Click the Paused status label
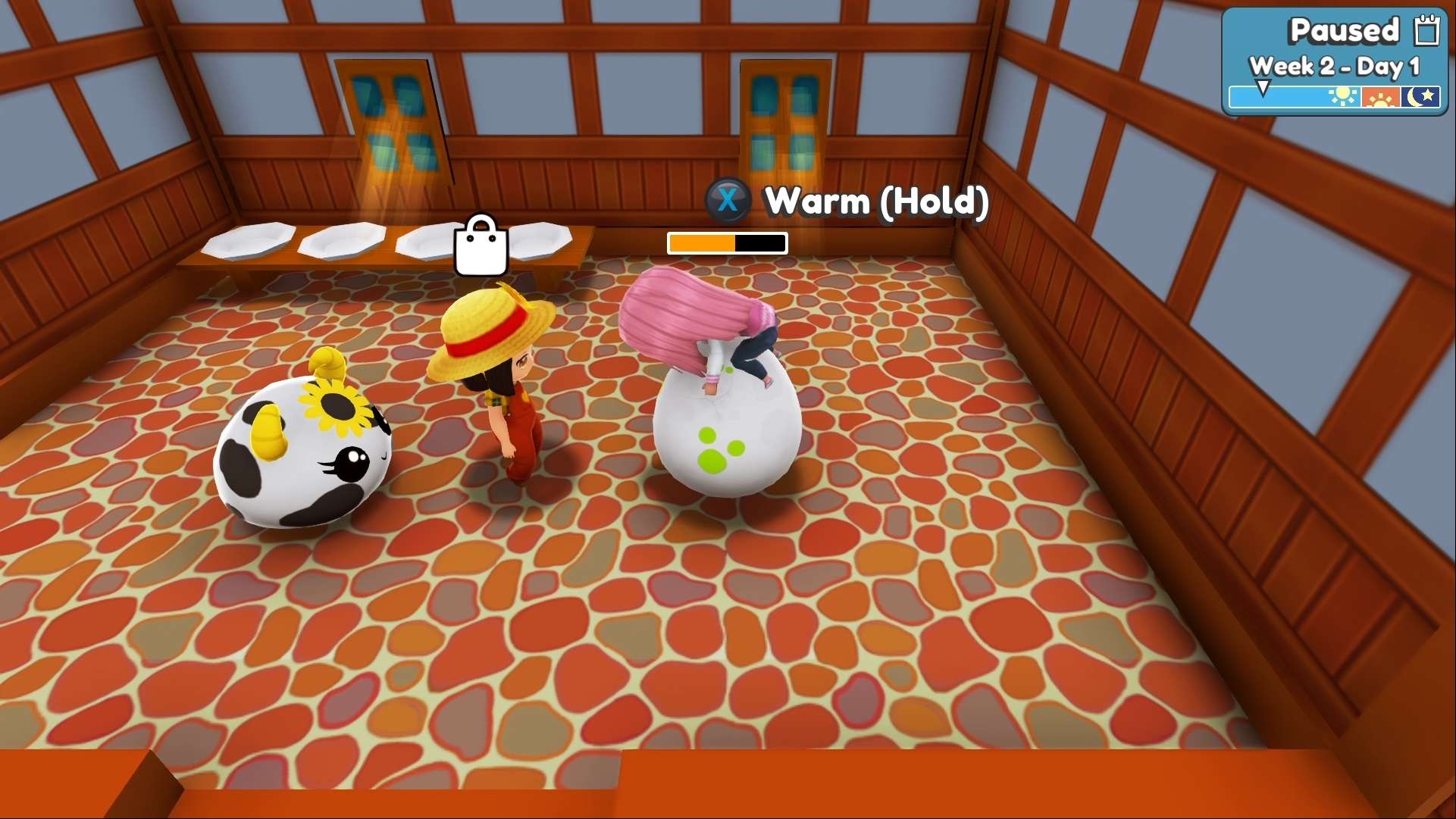This screenshot has height=819, width=1456. pyautogui.click(x=1345, y=30)
